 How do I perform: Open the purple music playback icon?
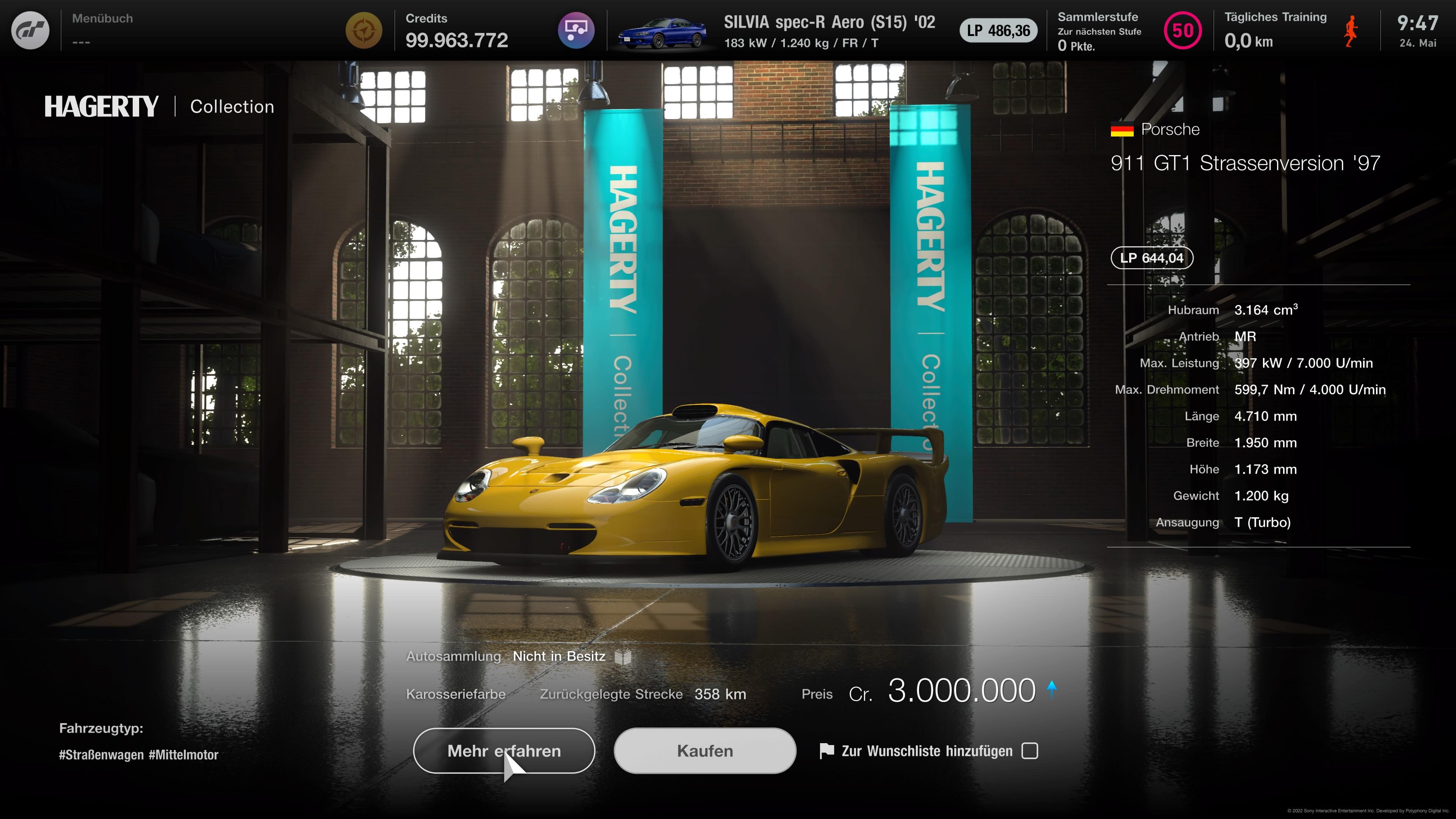tap(576, 30)
